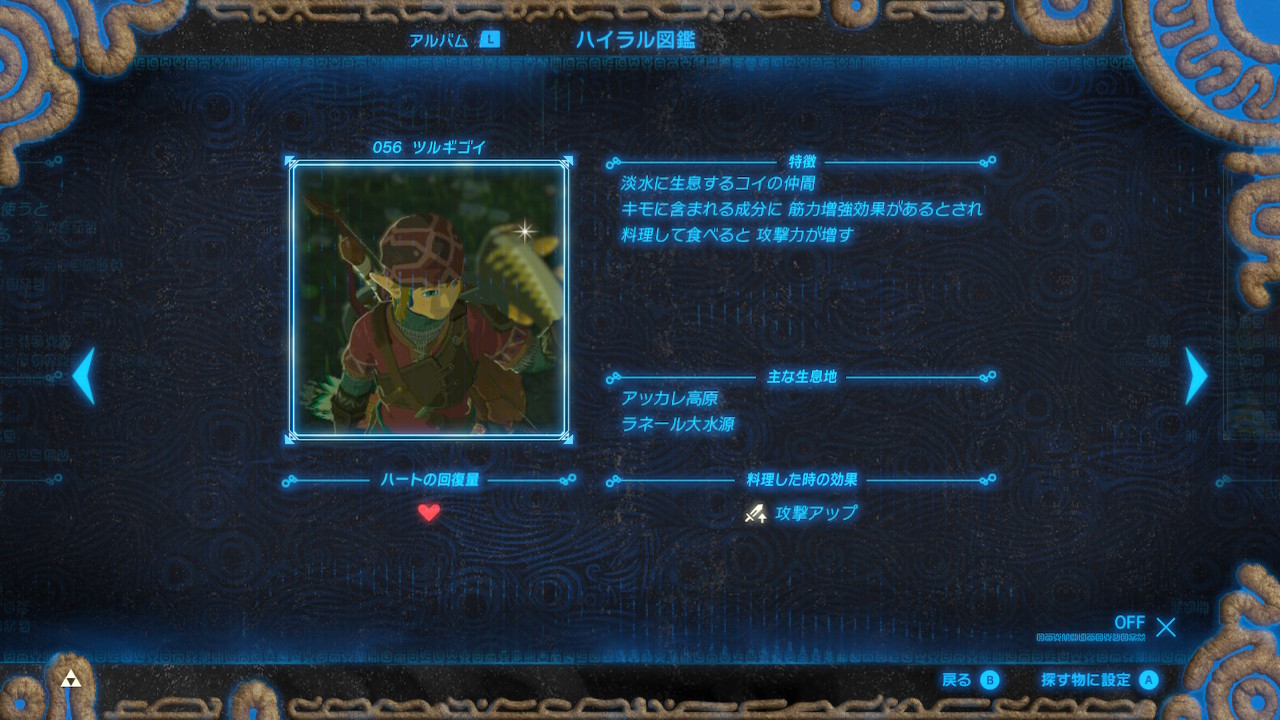Go to the next compendium entry arrow
Image resolution: width=1280 pixels, height=720 pixels.
[x=1196, y=376]
